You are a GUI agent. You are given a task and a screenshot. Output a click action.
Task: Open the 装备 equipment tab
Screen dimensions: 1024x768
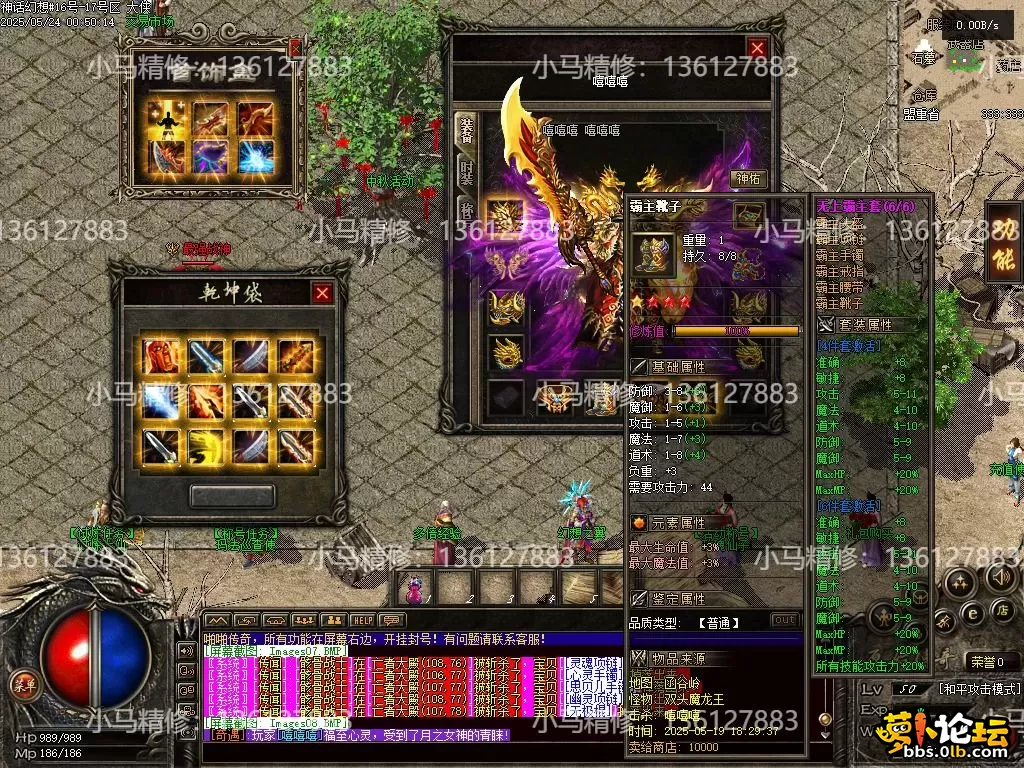coord(466,129)
